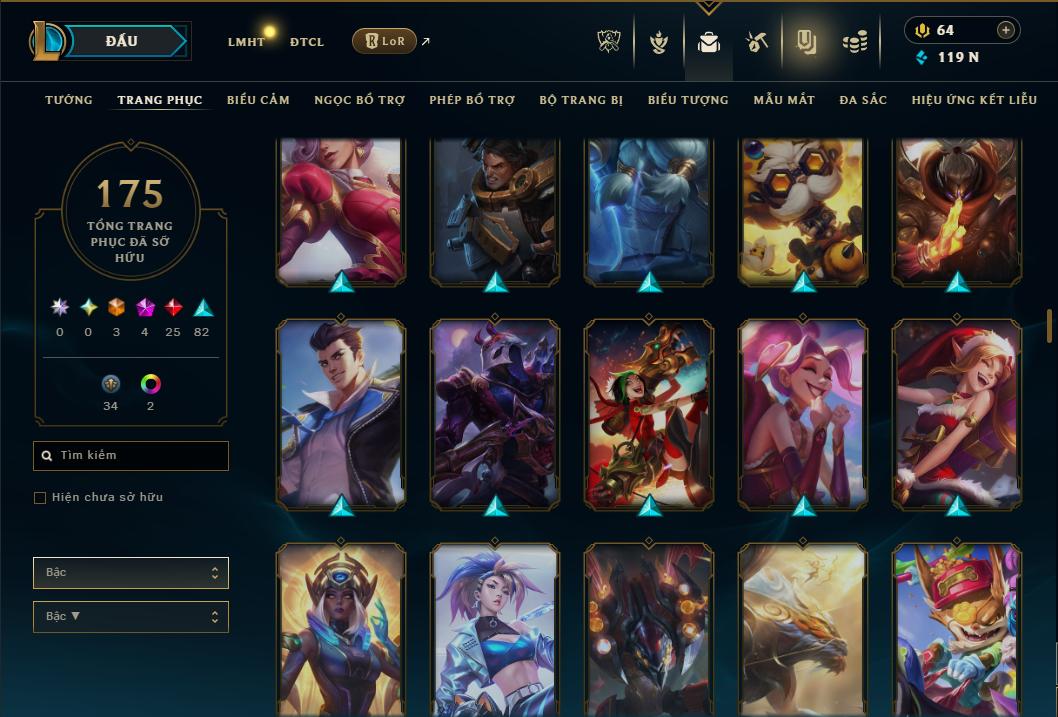
Task: Toggle the Hiện chưa sở hữu checkbox
Action: 40,498
